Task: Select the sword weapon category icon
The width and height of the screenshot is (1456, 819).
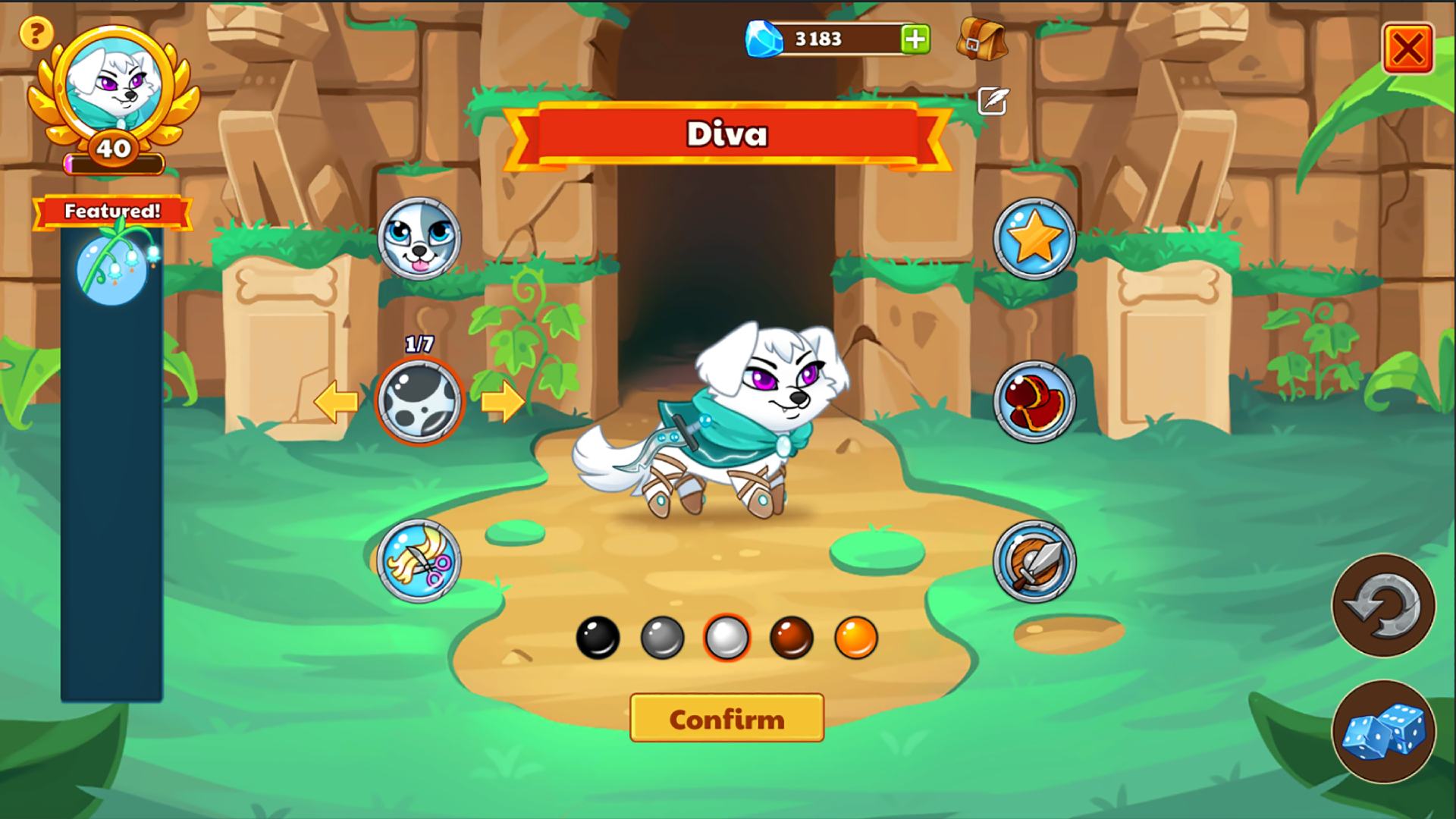Action: [x=1034, y=562]
